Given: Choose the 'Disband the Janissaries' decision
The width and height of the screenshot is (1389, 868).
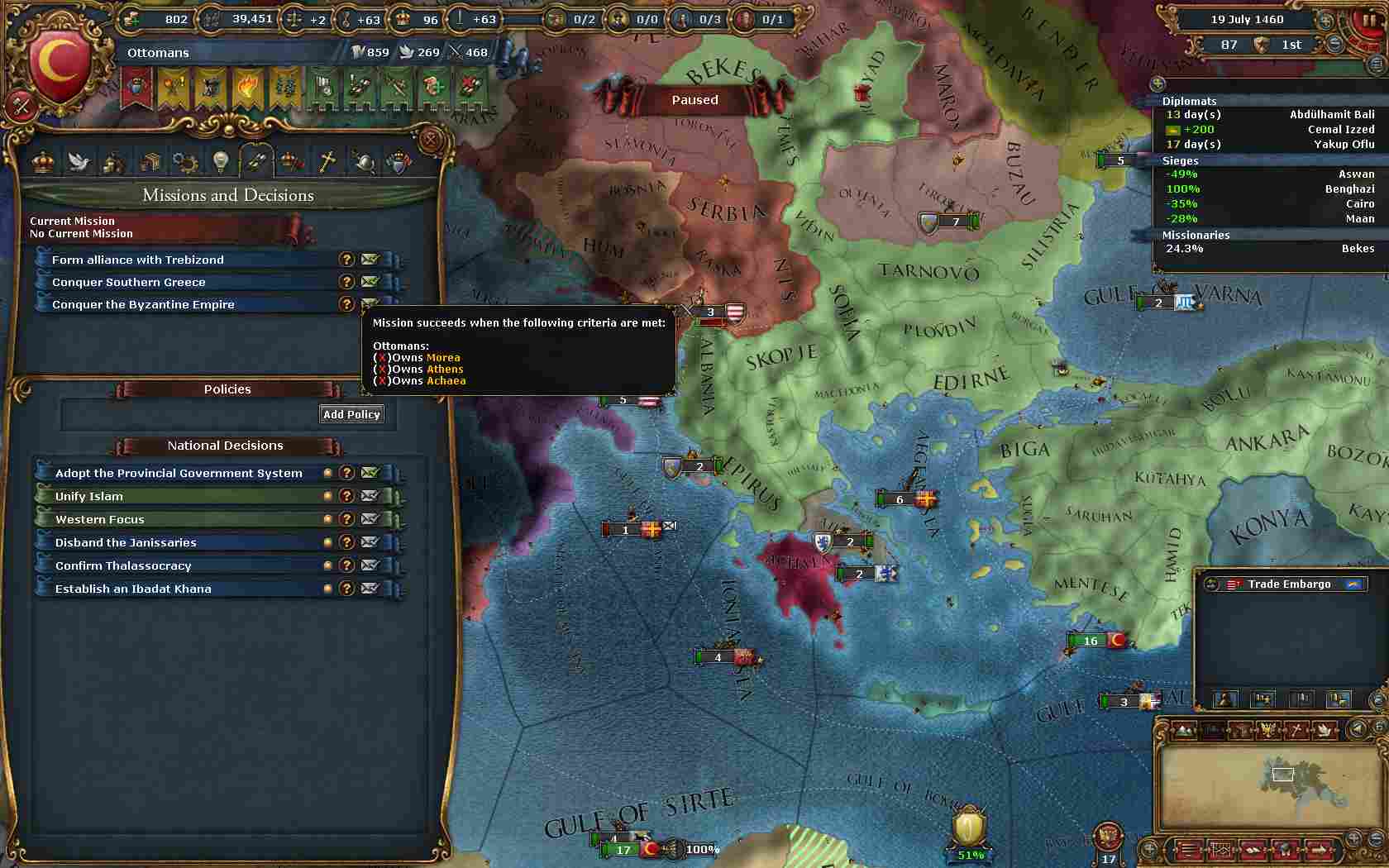Looking at the screenshot, I should pyautogui.click(x=126, y=542).
